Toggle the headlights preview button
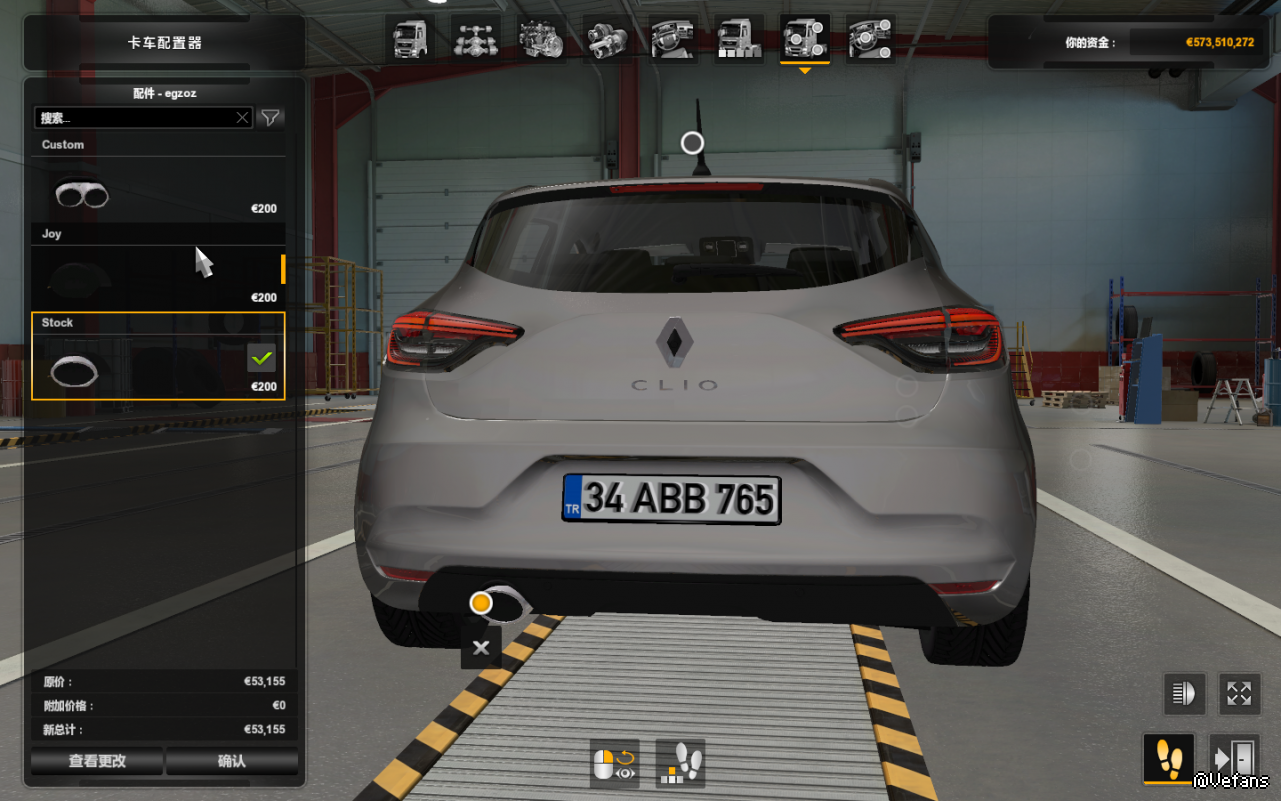This screenshot has height=801, width=1281. click(1185, 693)
